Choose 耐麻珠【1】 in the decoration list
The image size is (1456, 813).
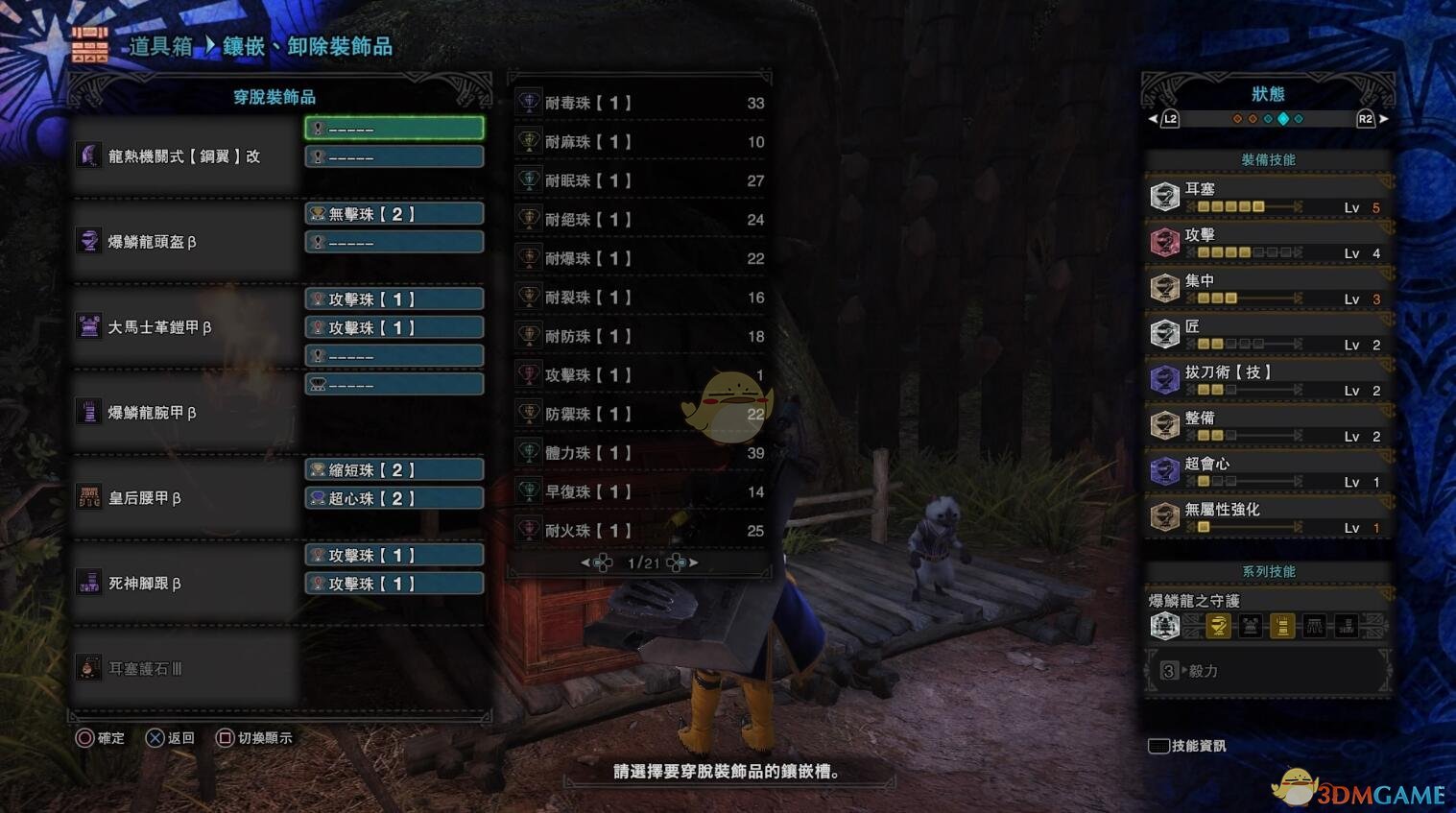tap(639, 142)
